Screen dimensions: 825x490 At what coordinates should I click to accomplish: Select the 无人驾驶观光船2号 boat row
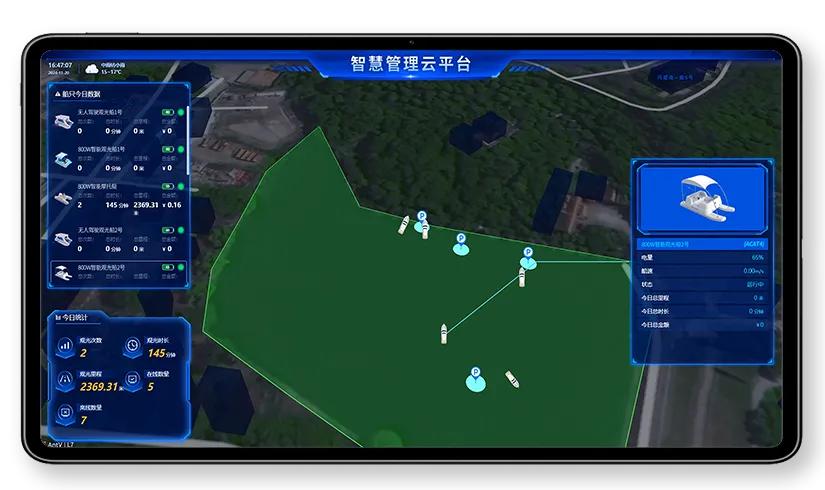[118, 239]
